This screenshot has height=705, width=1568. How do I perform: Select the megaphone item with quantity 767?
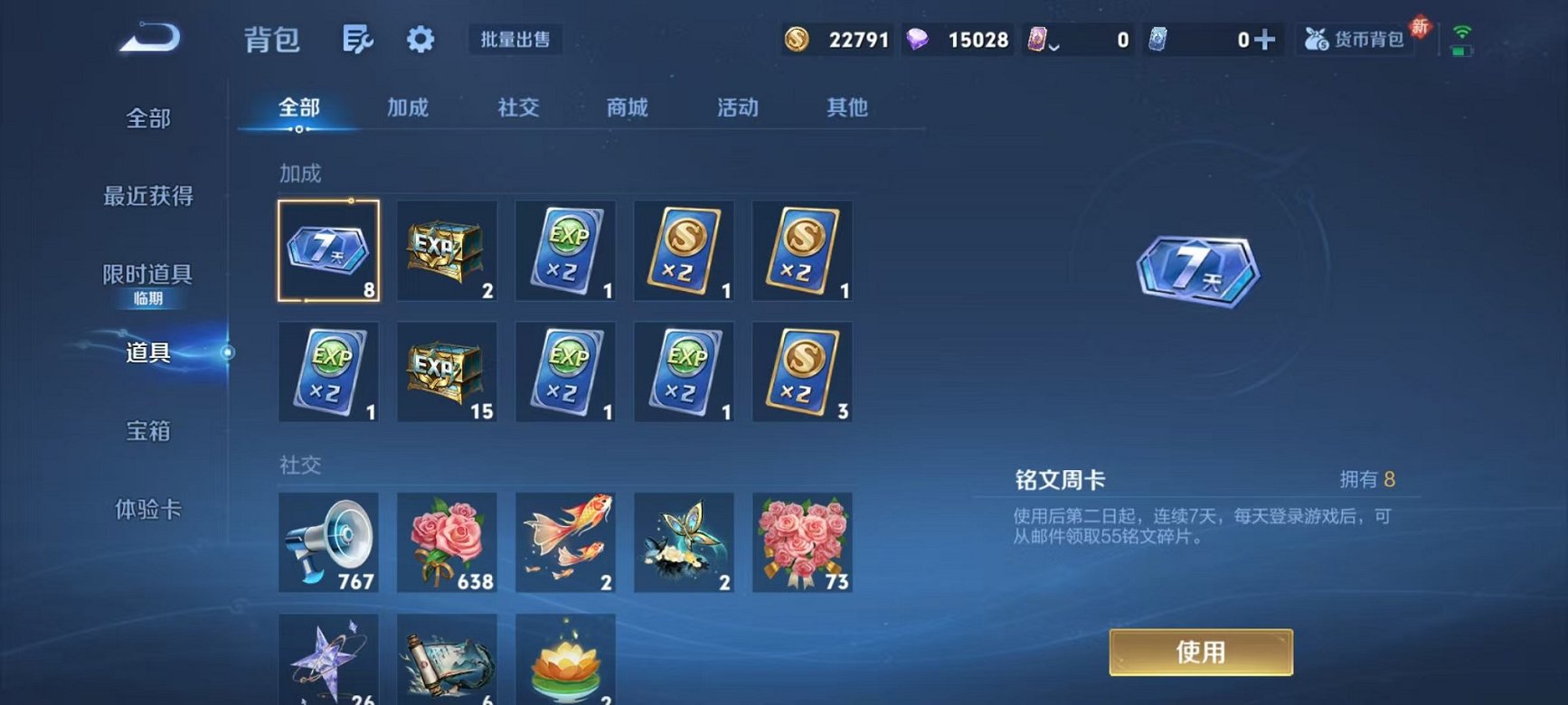(327, 542)
